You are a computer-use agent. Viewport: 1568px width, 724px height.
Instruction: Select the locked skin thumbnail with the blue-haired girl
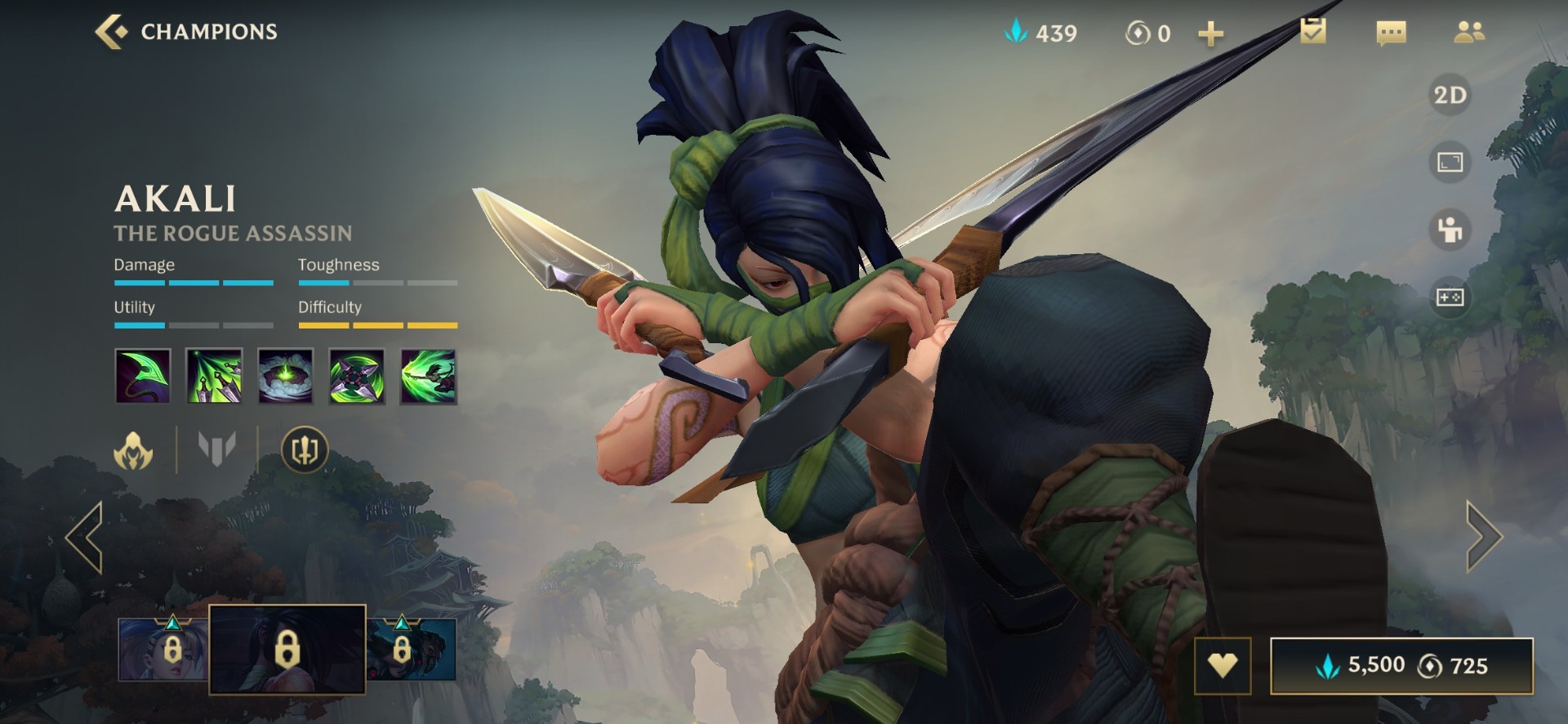[163, 650]
